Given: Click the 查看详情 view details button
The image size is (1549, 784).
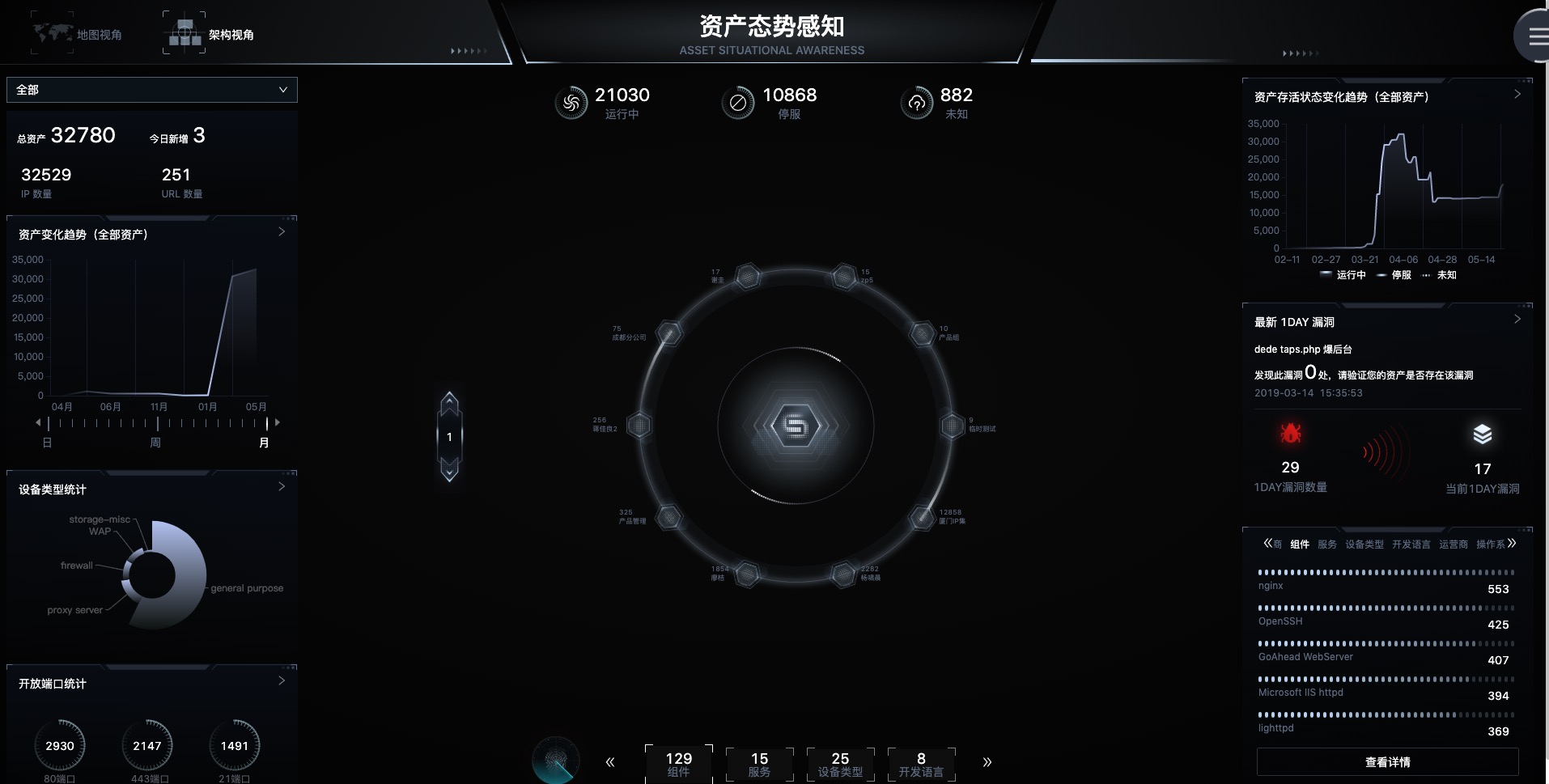Looking at the screenshot, I should pyautogui.click(x=1387, y=762).
